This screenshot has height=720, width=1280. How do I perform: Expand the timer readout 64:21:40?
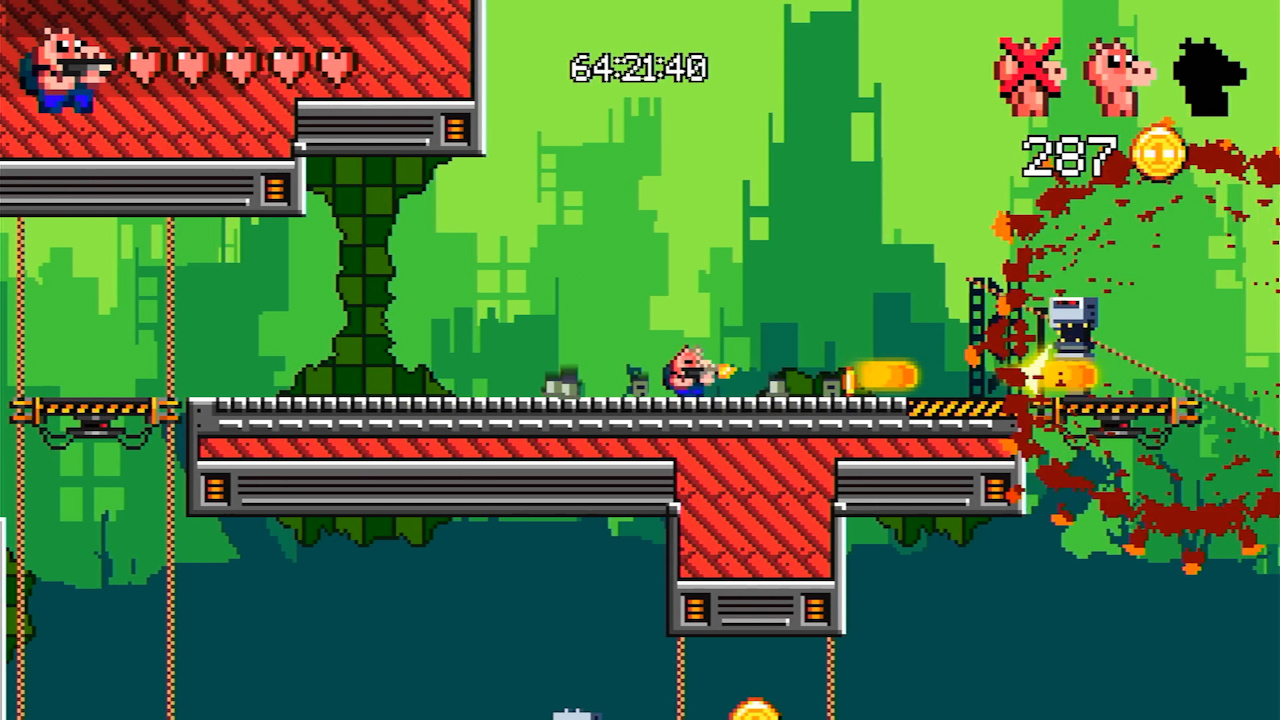click(x=640, y=68)
